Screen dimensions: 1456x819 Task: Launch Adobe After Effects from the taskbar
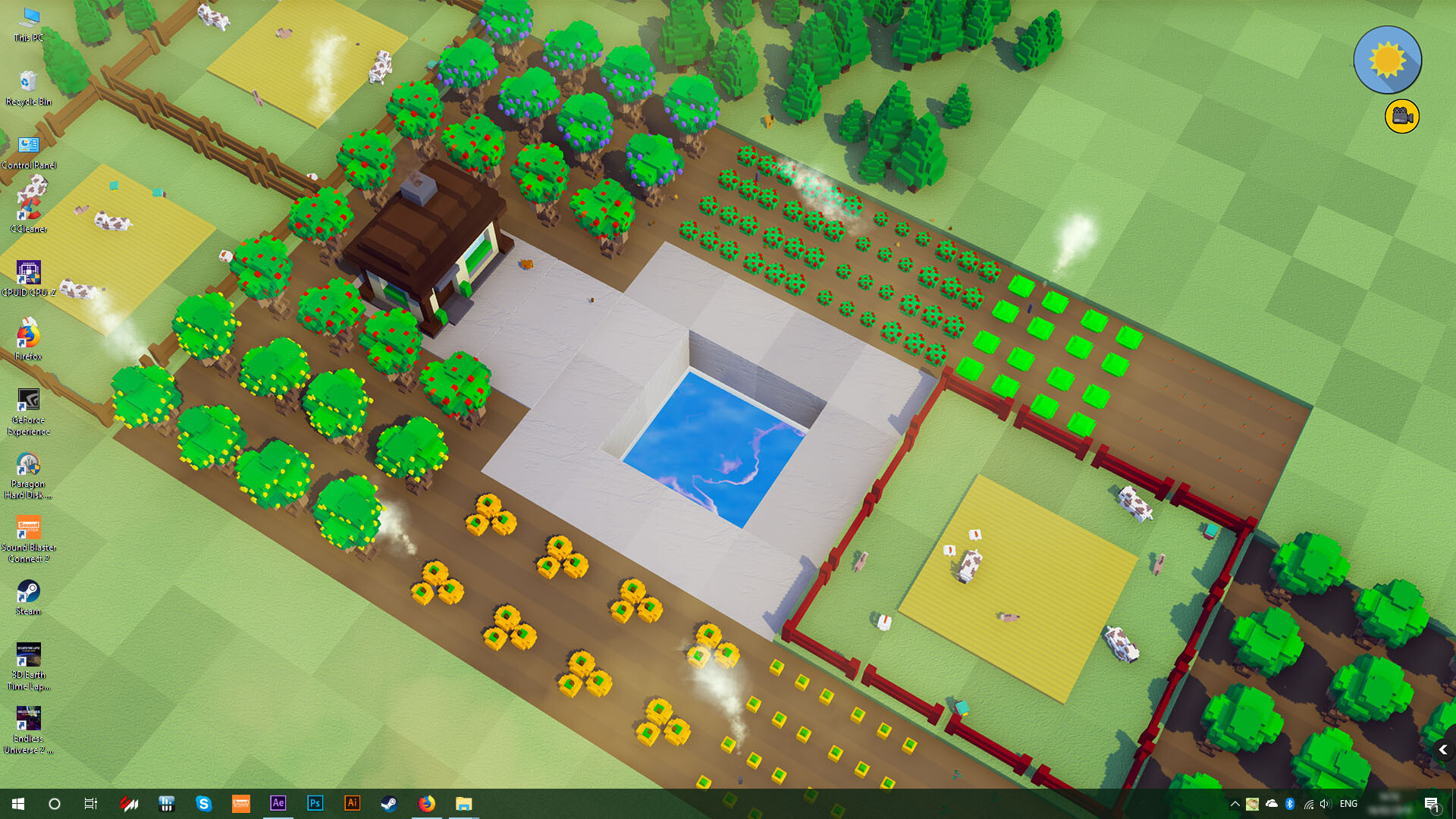(x=278, y=803)
